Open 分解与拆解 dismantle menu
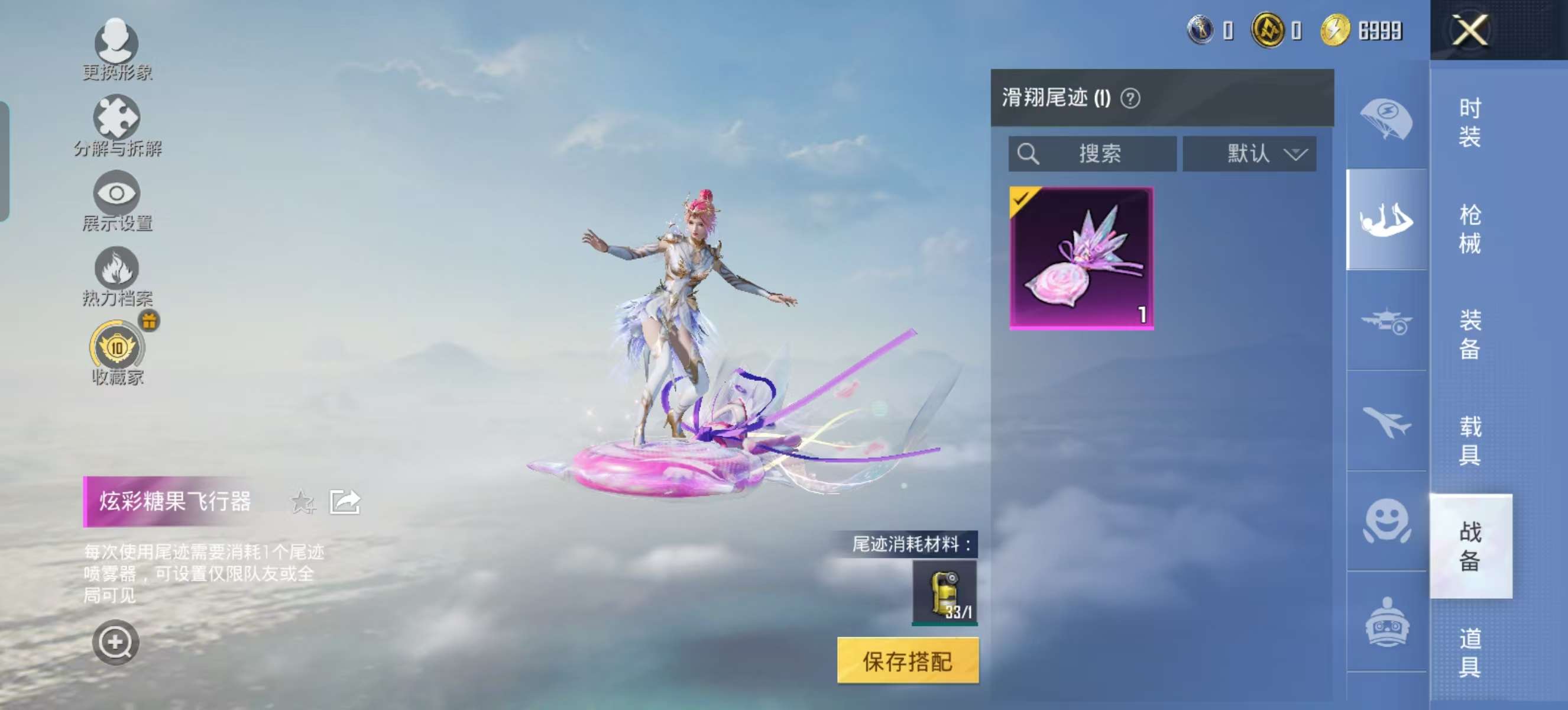The image size is (1568, 710). click(x=116, y=126)
